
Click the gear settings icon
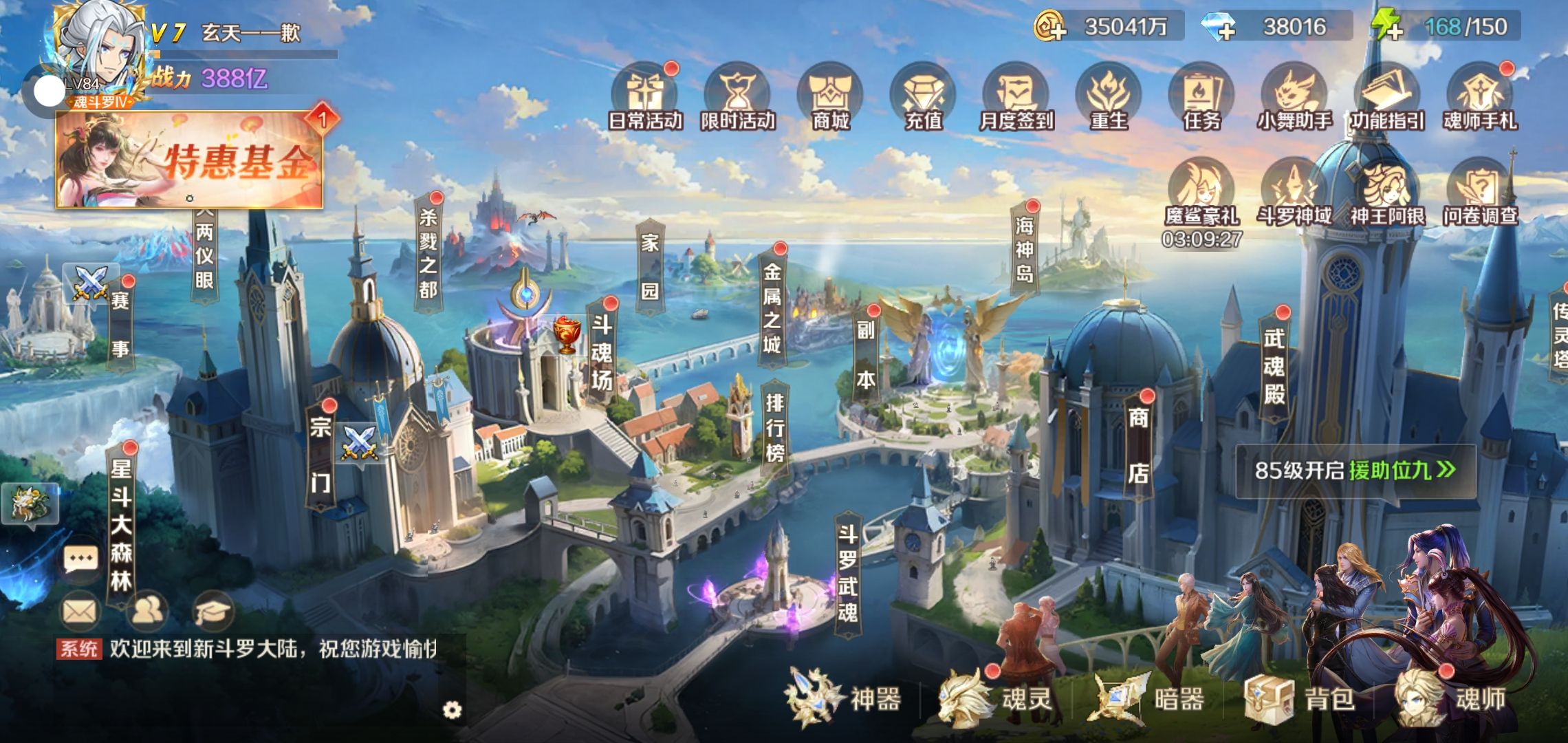click(452, 710)
